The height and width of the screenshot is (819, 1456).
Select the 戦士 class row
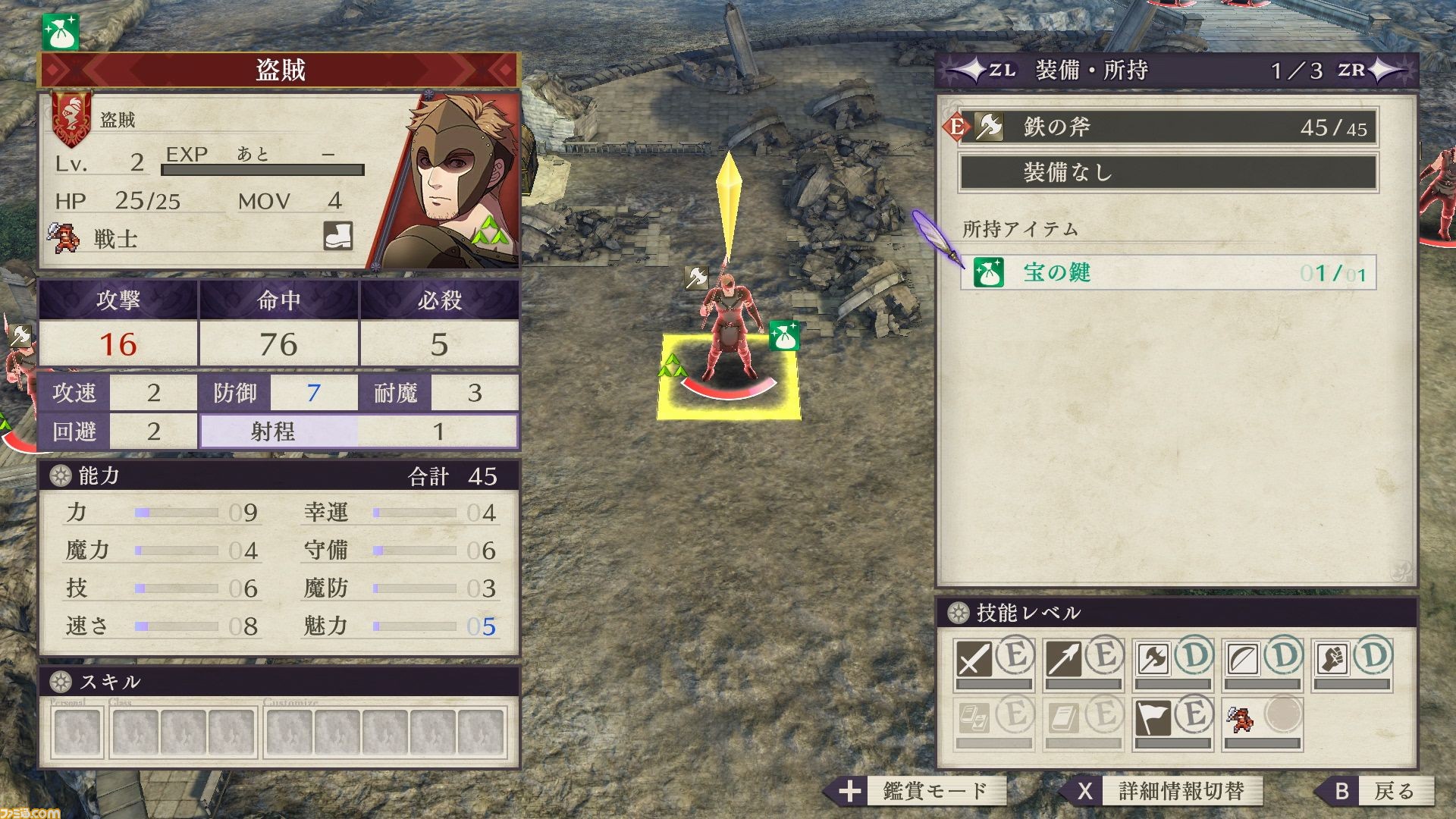(115, 239)
